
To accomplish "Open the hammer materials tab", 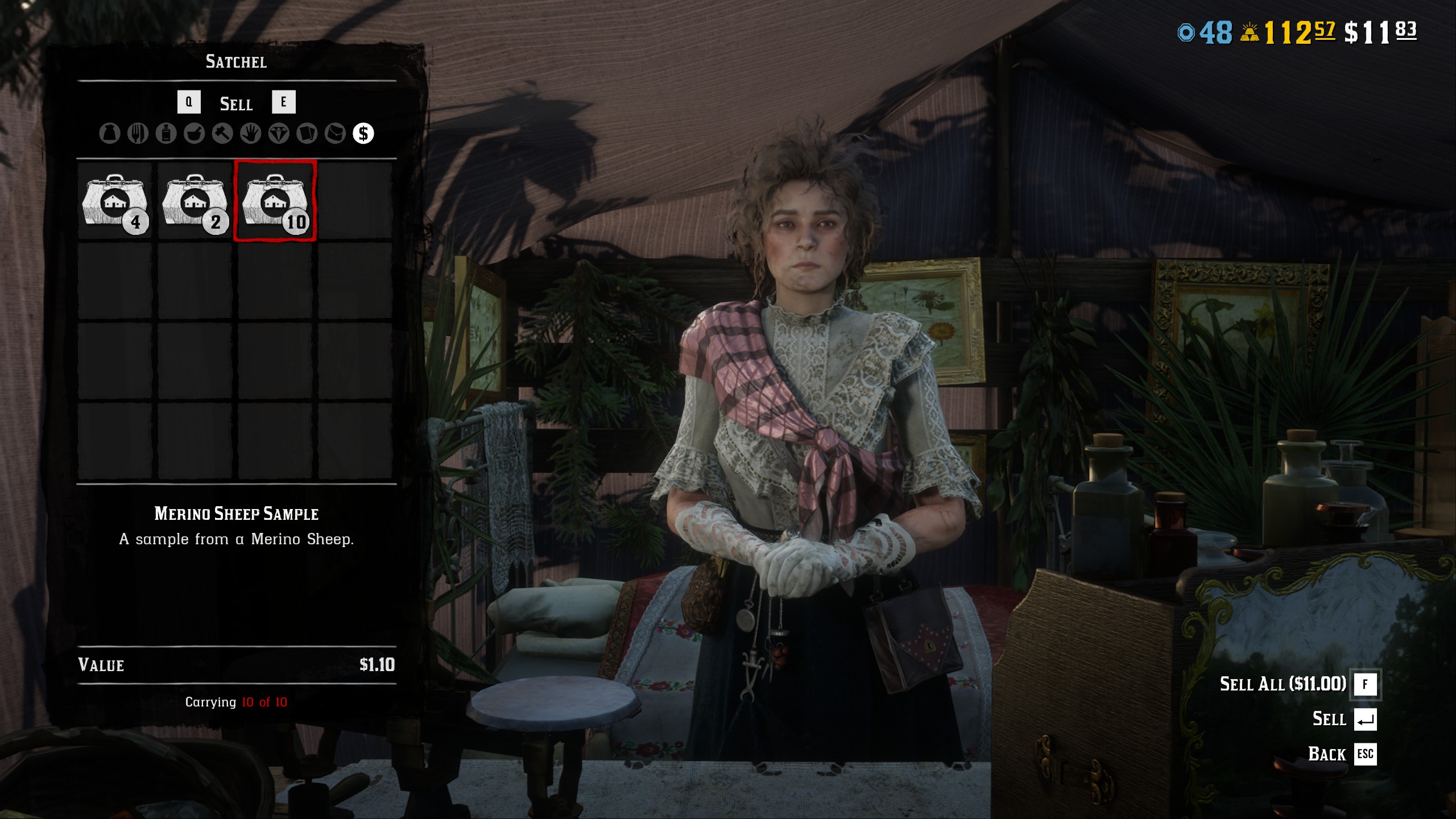I will pyautogui.click(x=222, y=134).
